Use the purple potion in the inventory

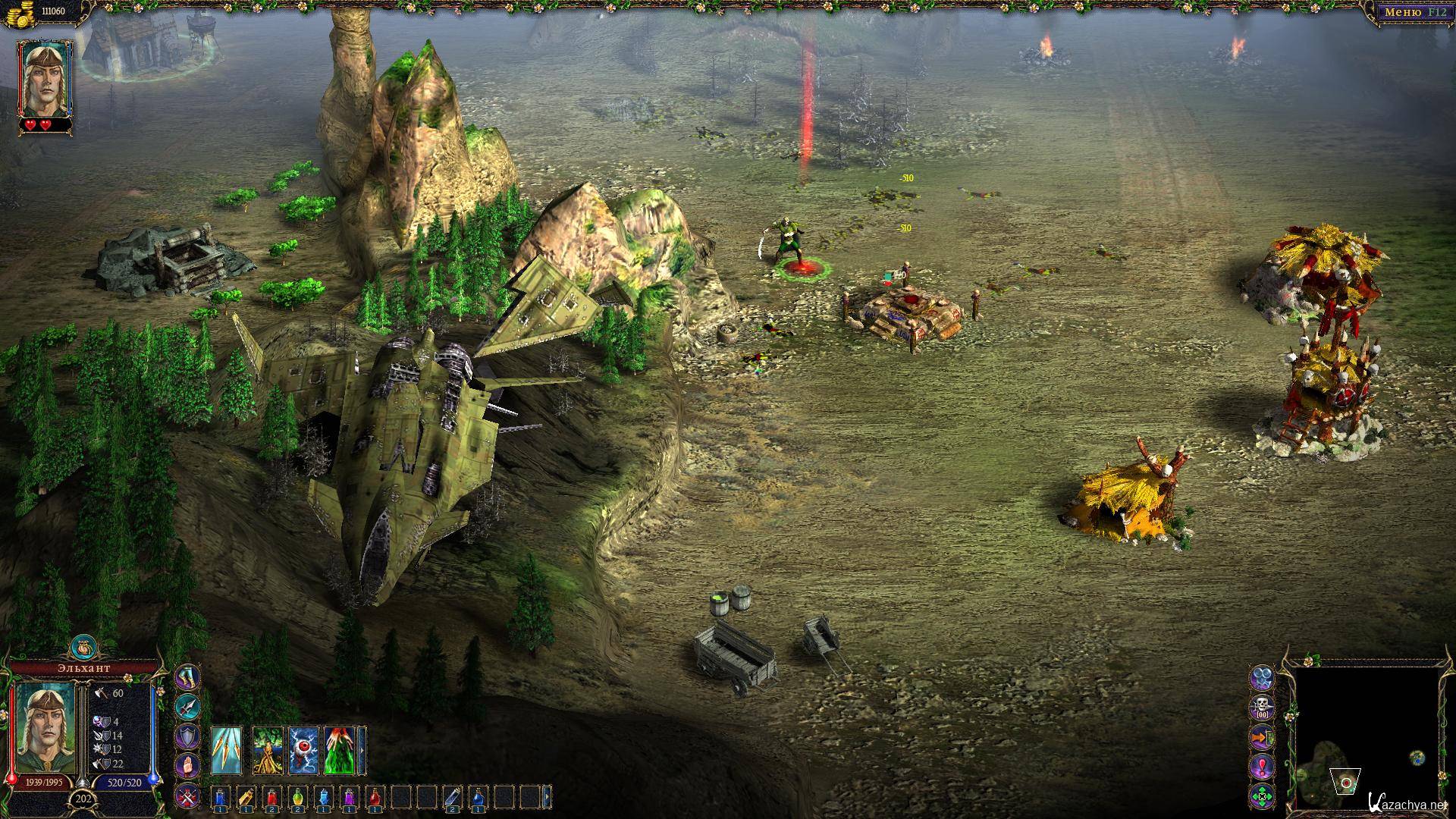(350, 797)
